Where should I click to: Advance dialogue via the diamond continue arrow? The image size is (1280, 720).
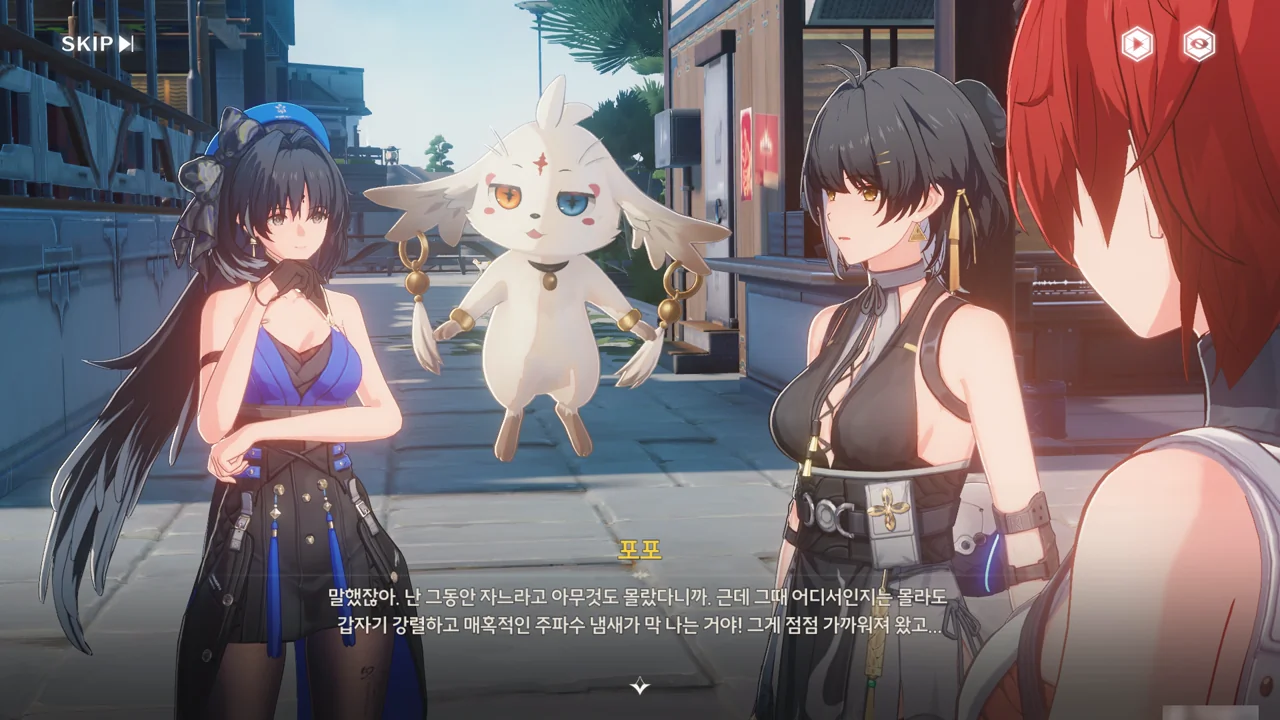point(640,686)
